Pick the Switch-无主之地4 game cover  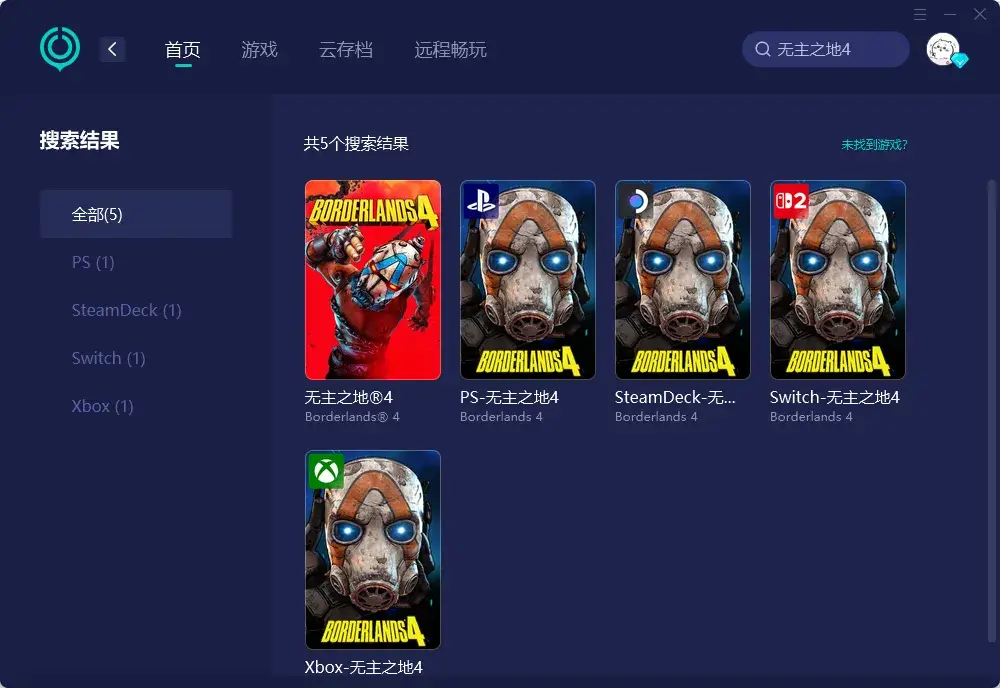[x=838, y=280]
